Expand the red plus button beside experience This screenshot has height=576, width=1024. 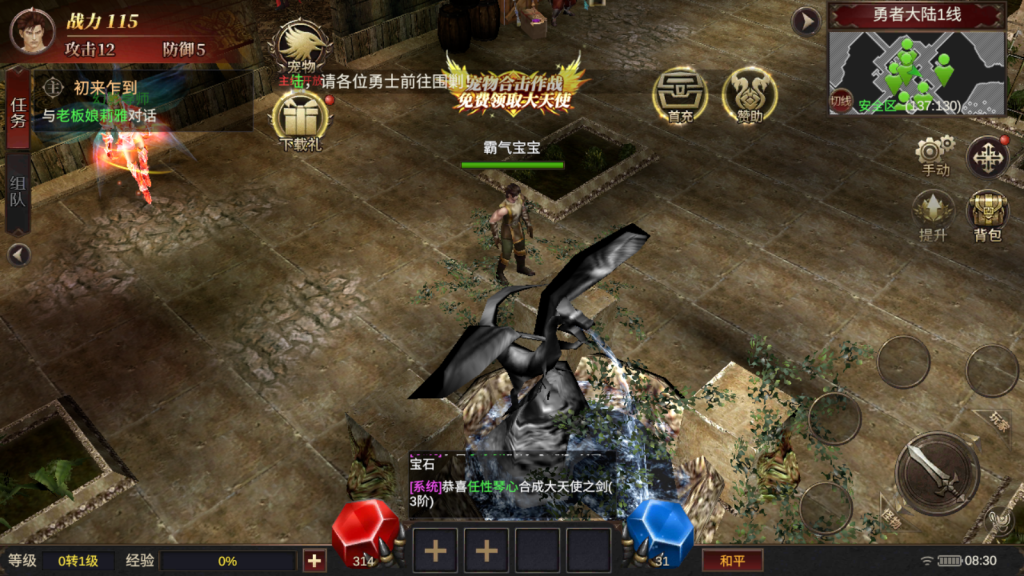click(x=314, y=560)
